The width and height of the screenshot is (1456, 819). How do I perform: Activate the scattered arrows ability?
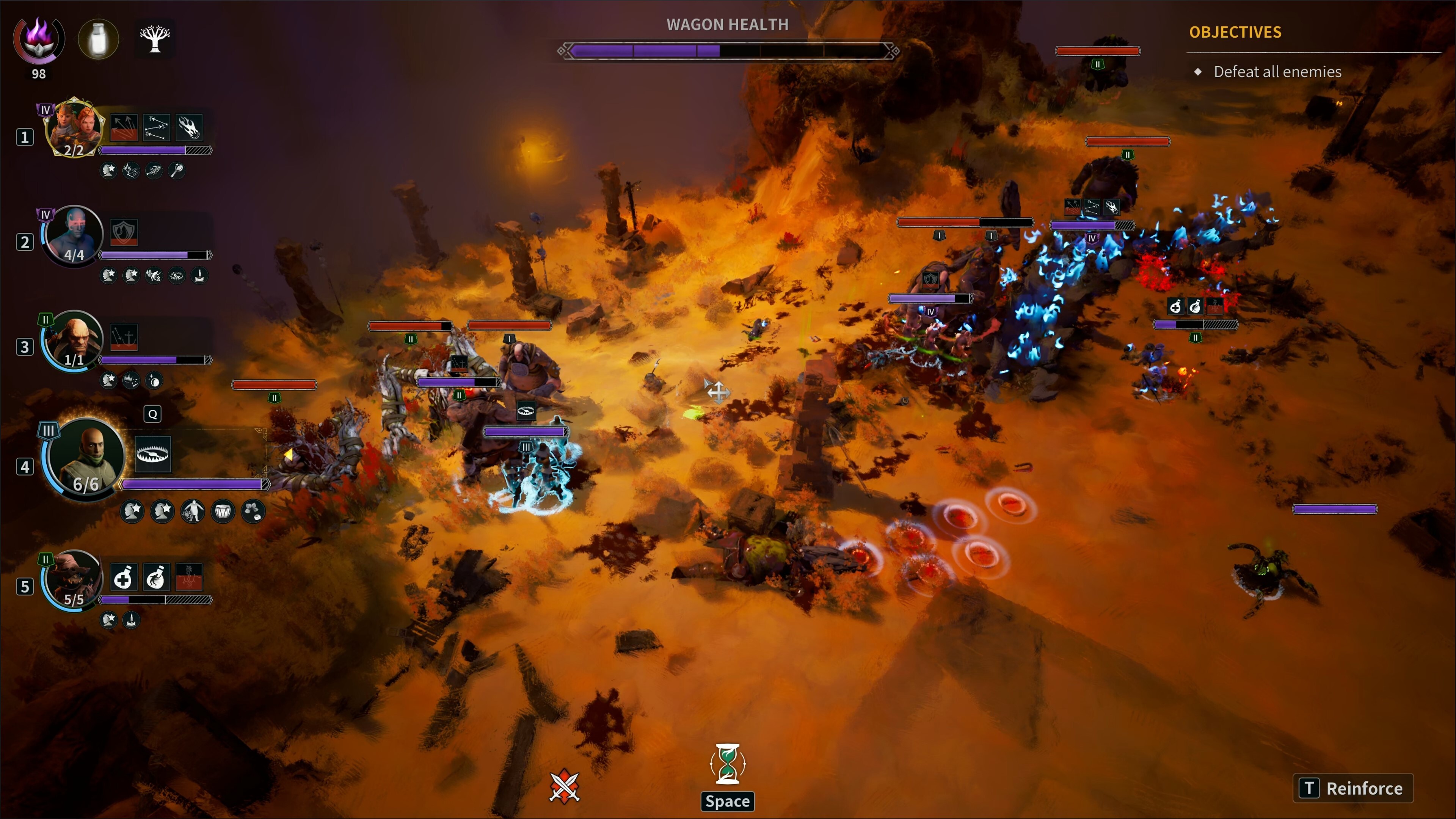click(156, 127)
